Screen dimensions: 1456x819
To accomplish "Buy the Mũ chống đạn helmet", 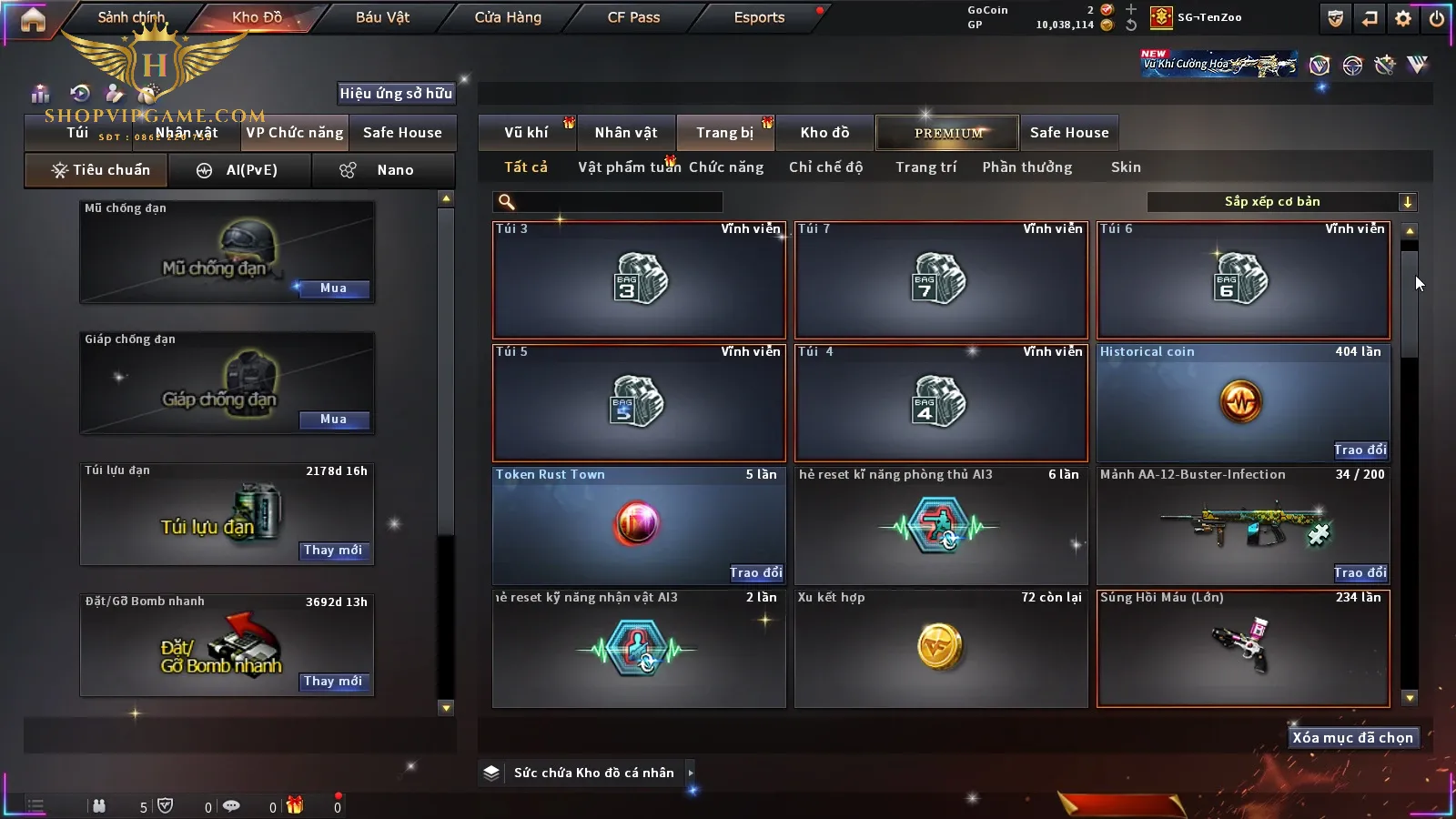I will [x=333, y=288].
